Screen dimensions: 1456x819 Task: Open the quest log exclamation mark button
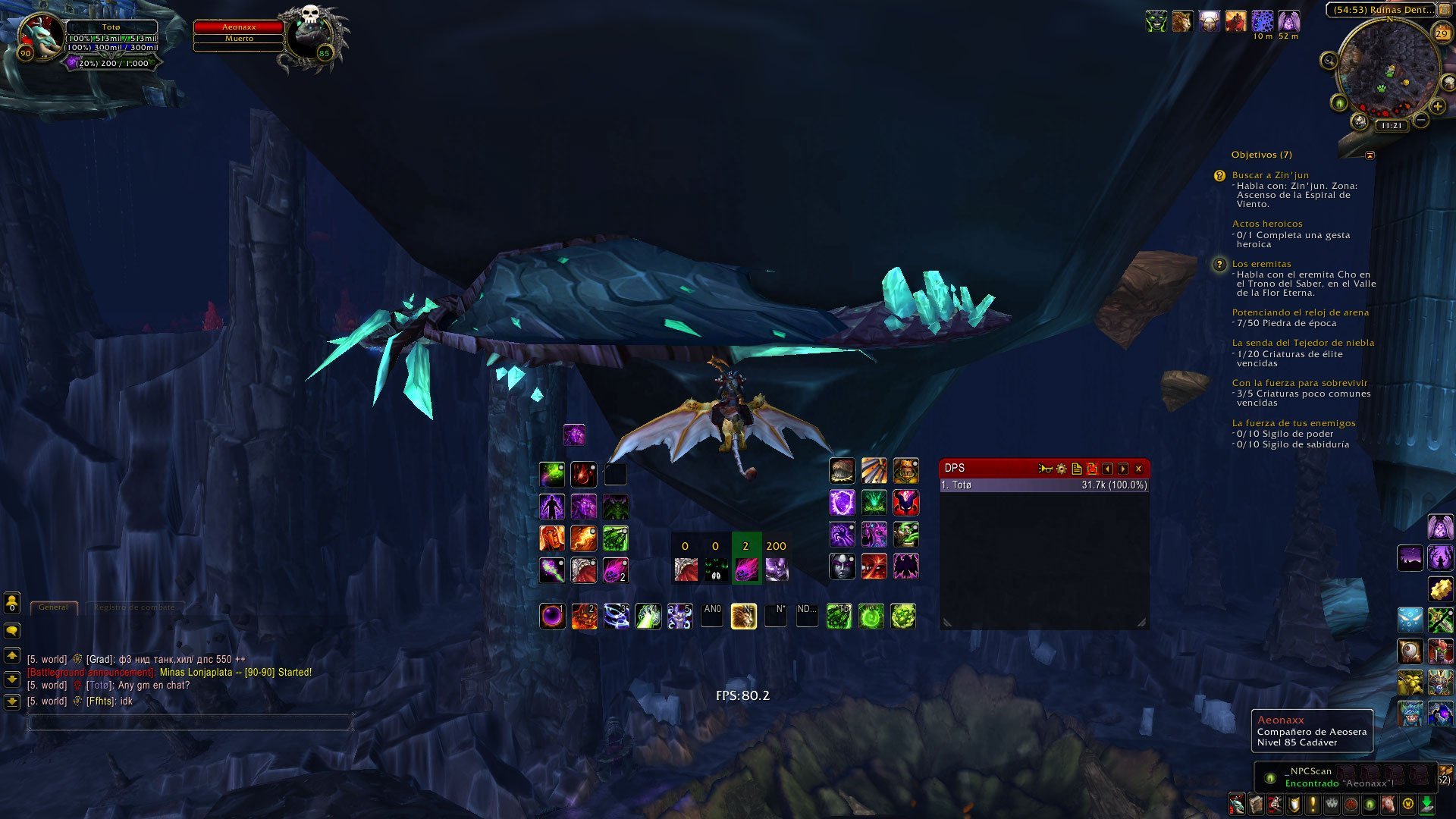point(1313,804)
